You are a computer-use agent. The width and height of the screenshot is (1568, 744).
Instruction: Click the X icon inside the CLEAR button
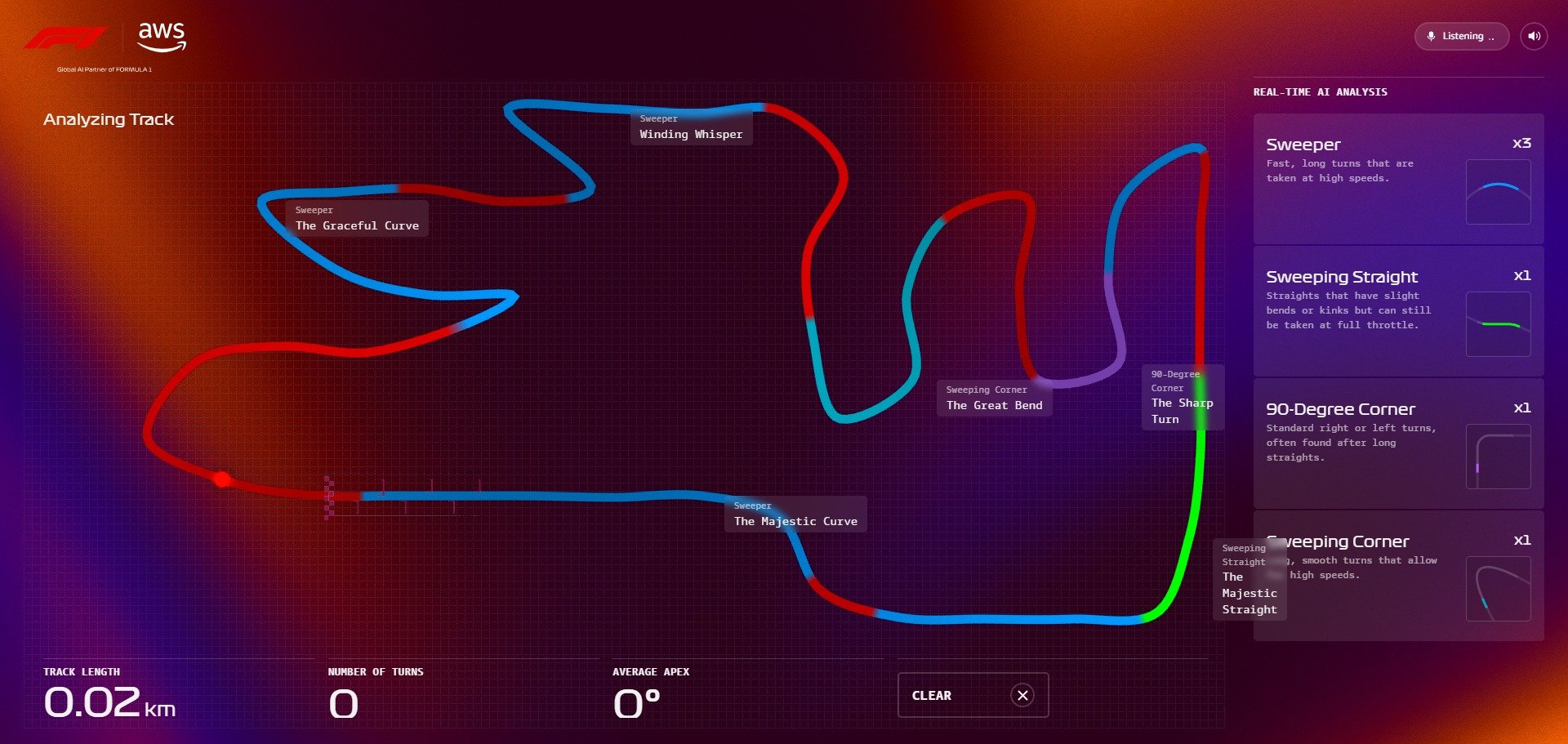[1022, 695]
